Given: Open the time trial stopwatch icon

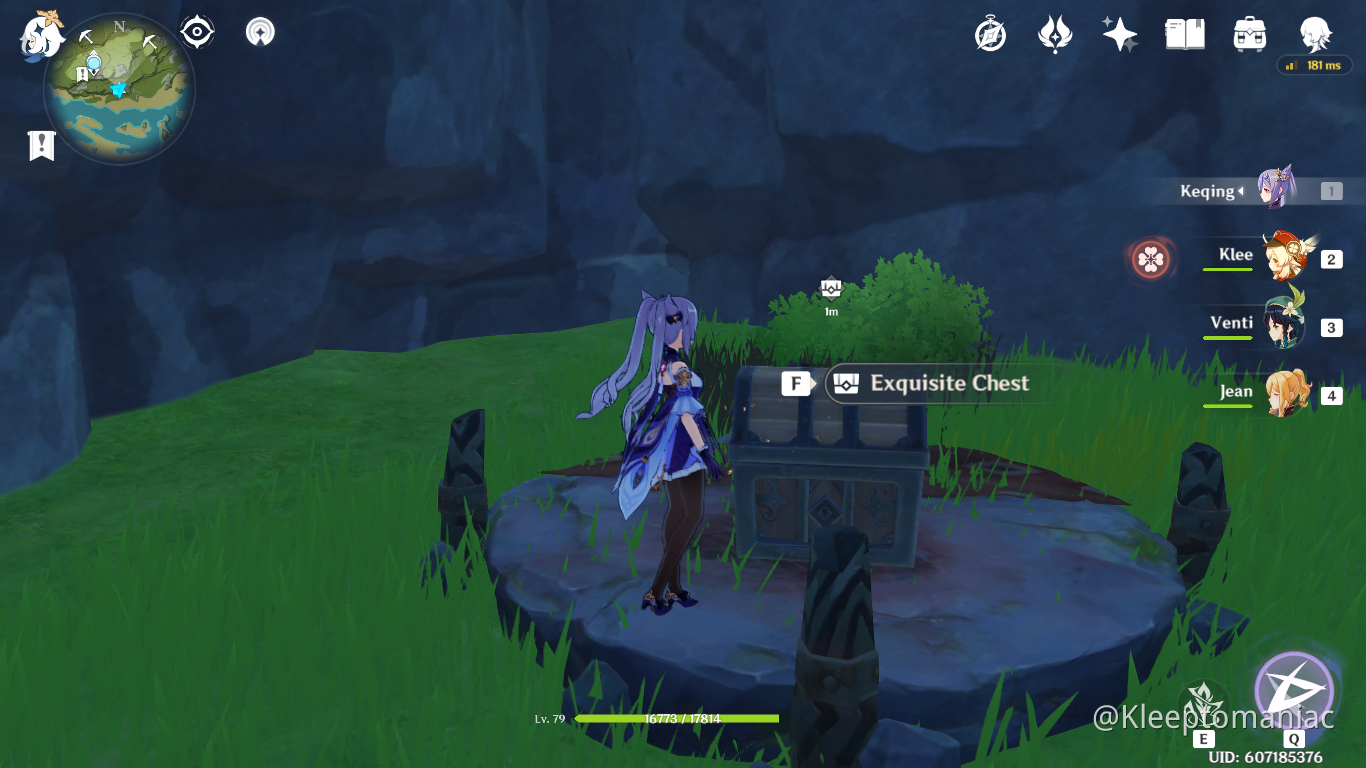Looking at the screenshot, I should 989,32.
